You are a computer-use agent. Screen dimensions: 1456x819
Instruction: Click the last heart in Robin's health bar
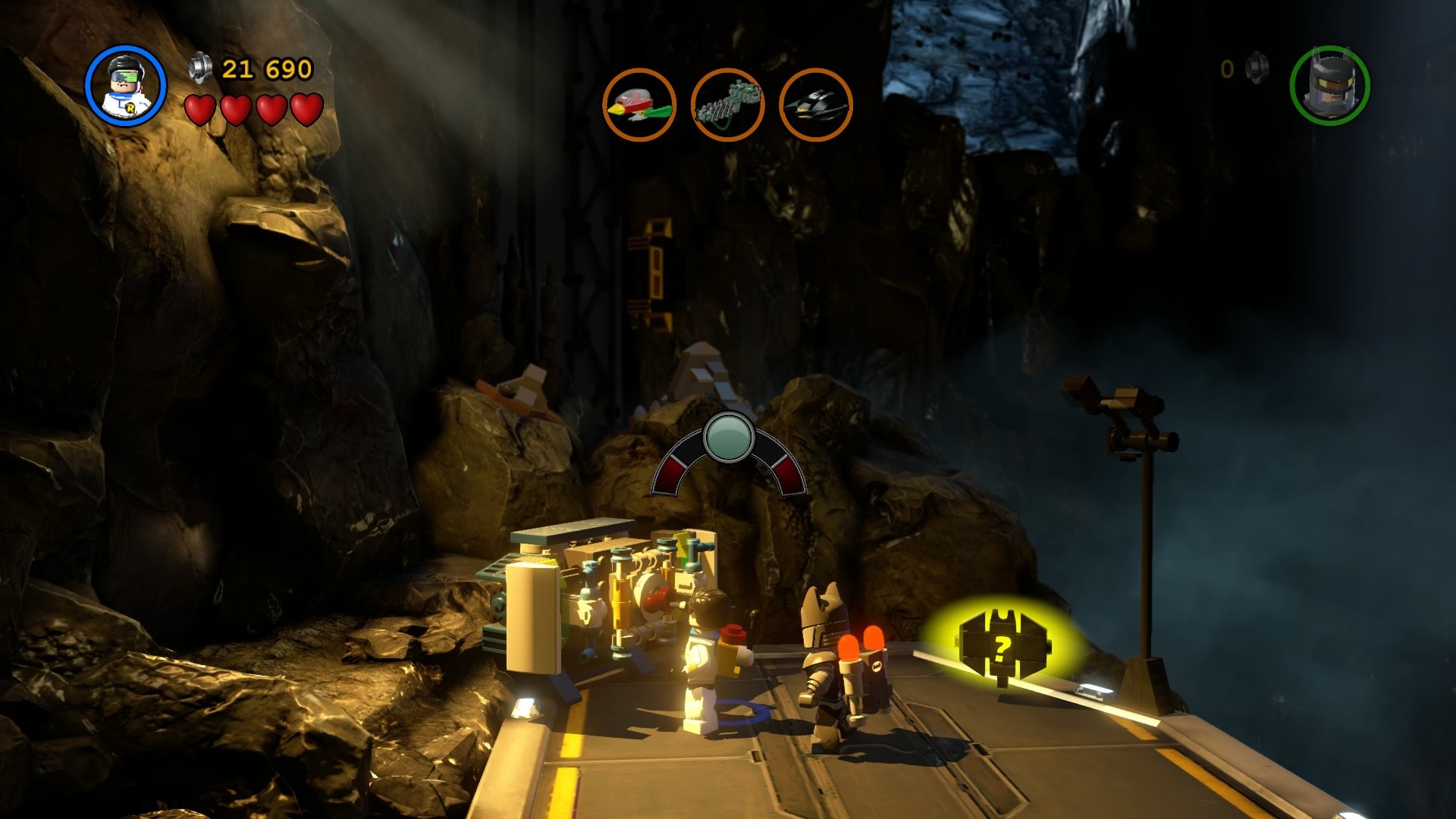[x=305, y=108]
